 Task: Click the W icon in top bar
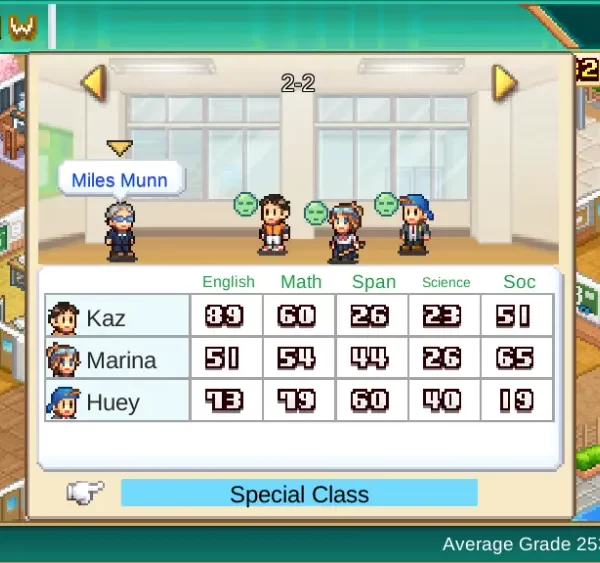tap(22, 27)
